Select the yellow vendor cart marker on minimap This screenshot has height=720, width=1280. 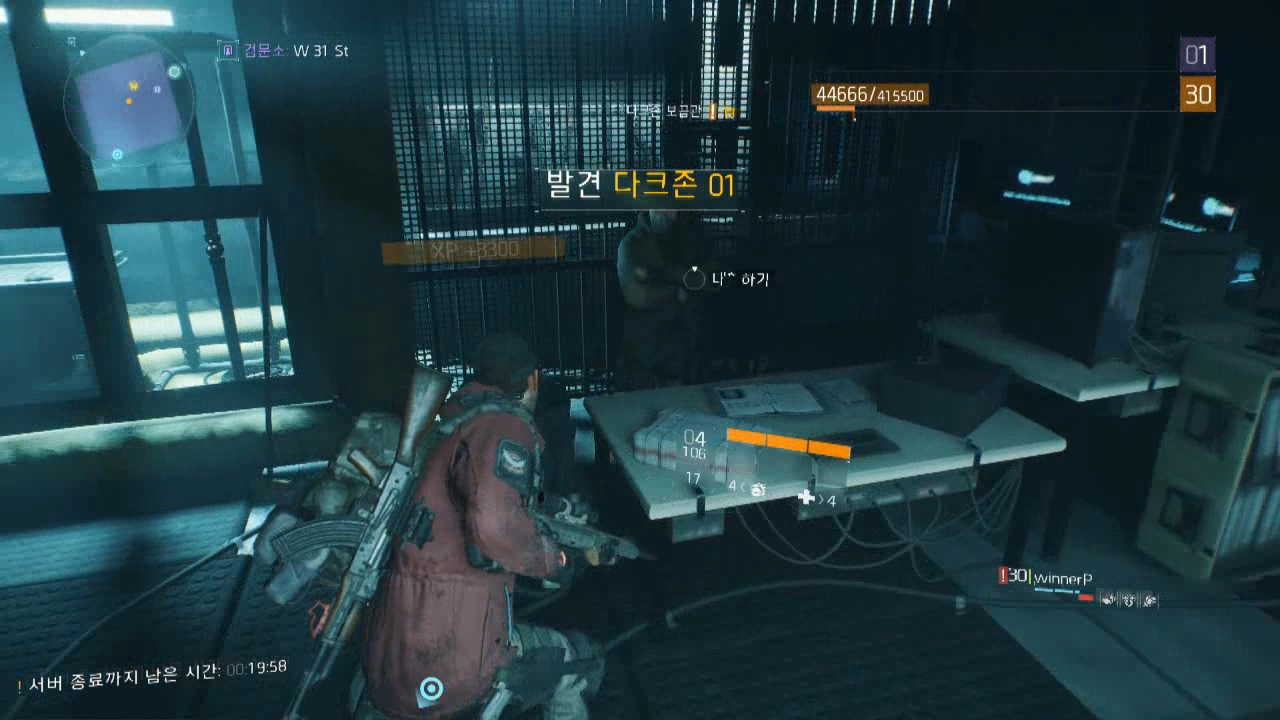(131, 87)
